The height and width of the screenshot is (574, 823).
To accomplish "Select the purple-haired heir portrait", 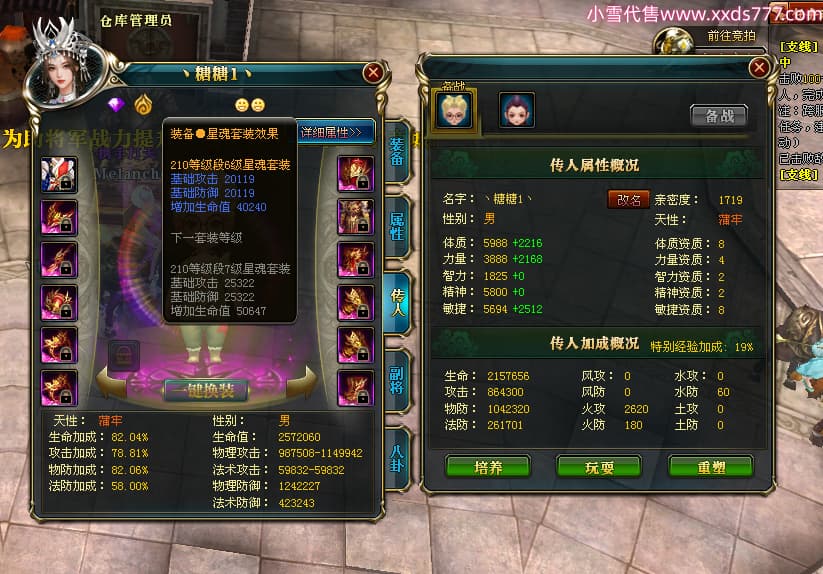I will click(x=516, y=110).
